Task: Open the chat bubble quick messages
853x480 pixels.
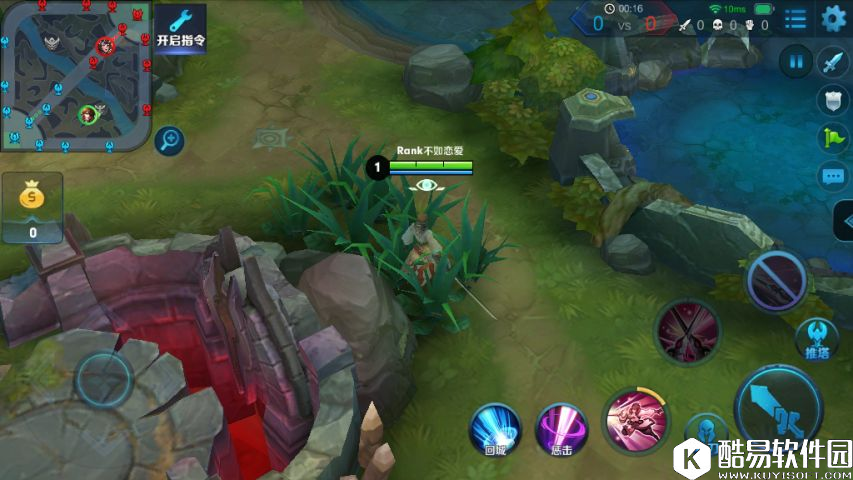Action: (x=833, y=177)
